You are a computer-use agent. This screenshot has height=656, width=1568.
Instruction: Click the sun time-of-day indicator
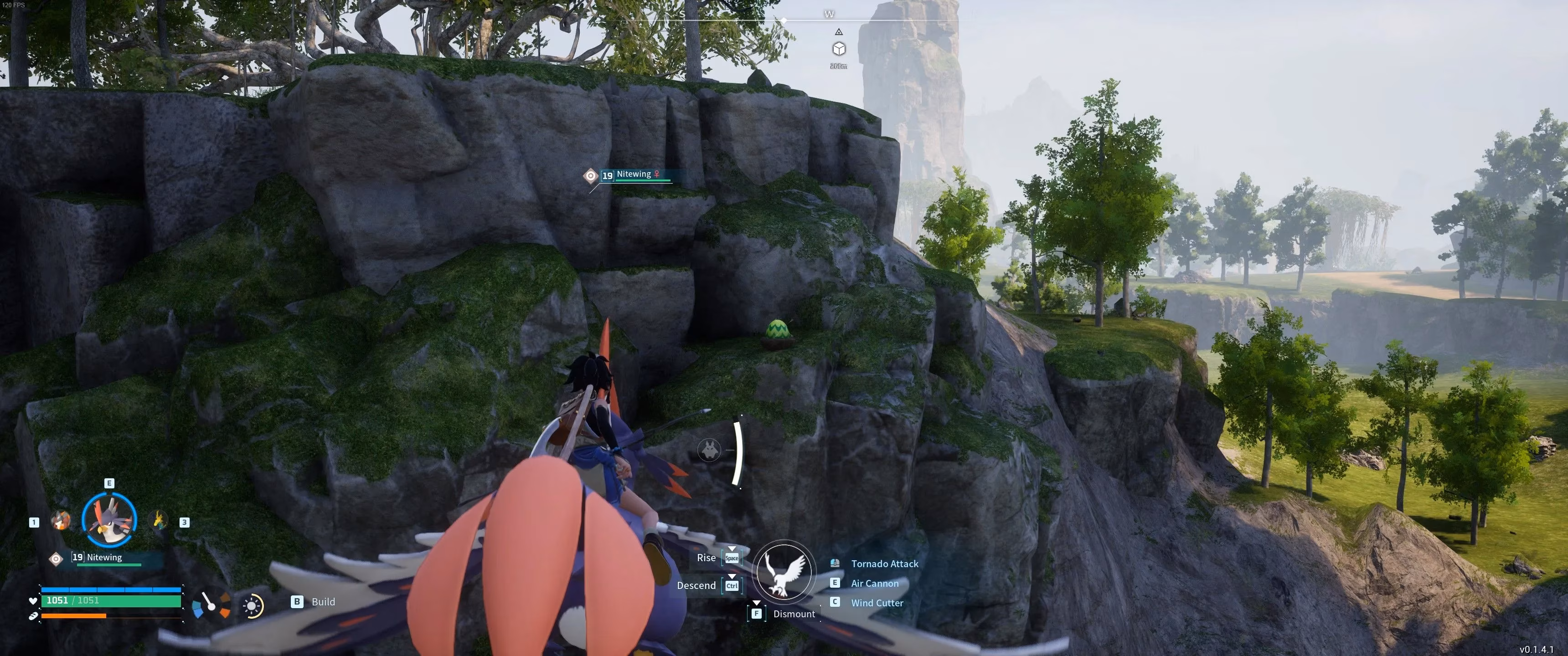coord(252,606)
